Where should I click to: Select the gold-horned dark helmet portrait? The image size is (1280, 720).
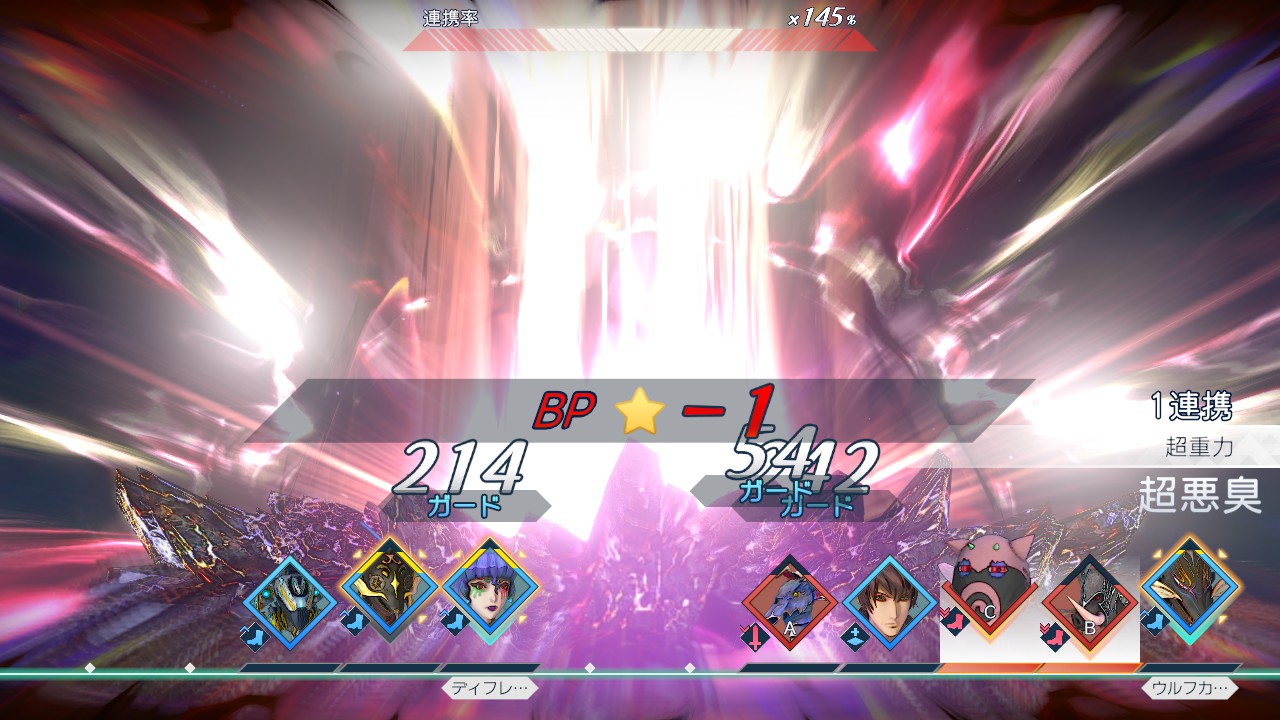pyautogui.click(x=1190, y=592)
